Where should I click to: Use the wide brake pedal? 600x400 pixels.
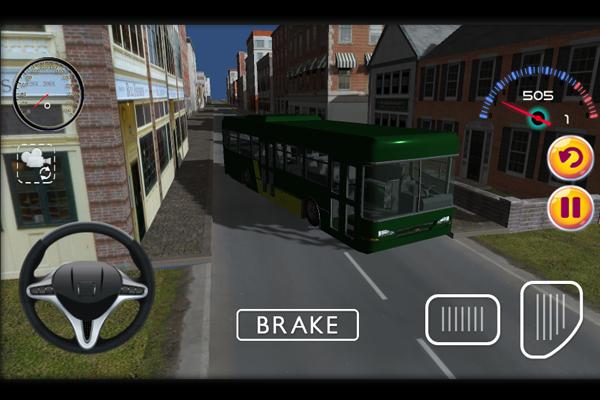click(463, 320)
